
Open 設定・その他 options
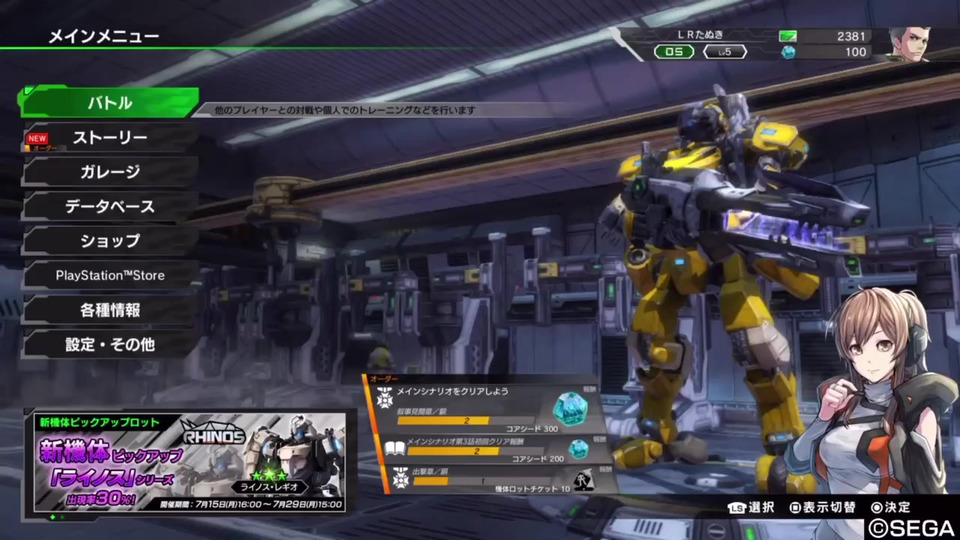(110, 344)
